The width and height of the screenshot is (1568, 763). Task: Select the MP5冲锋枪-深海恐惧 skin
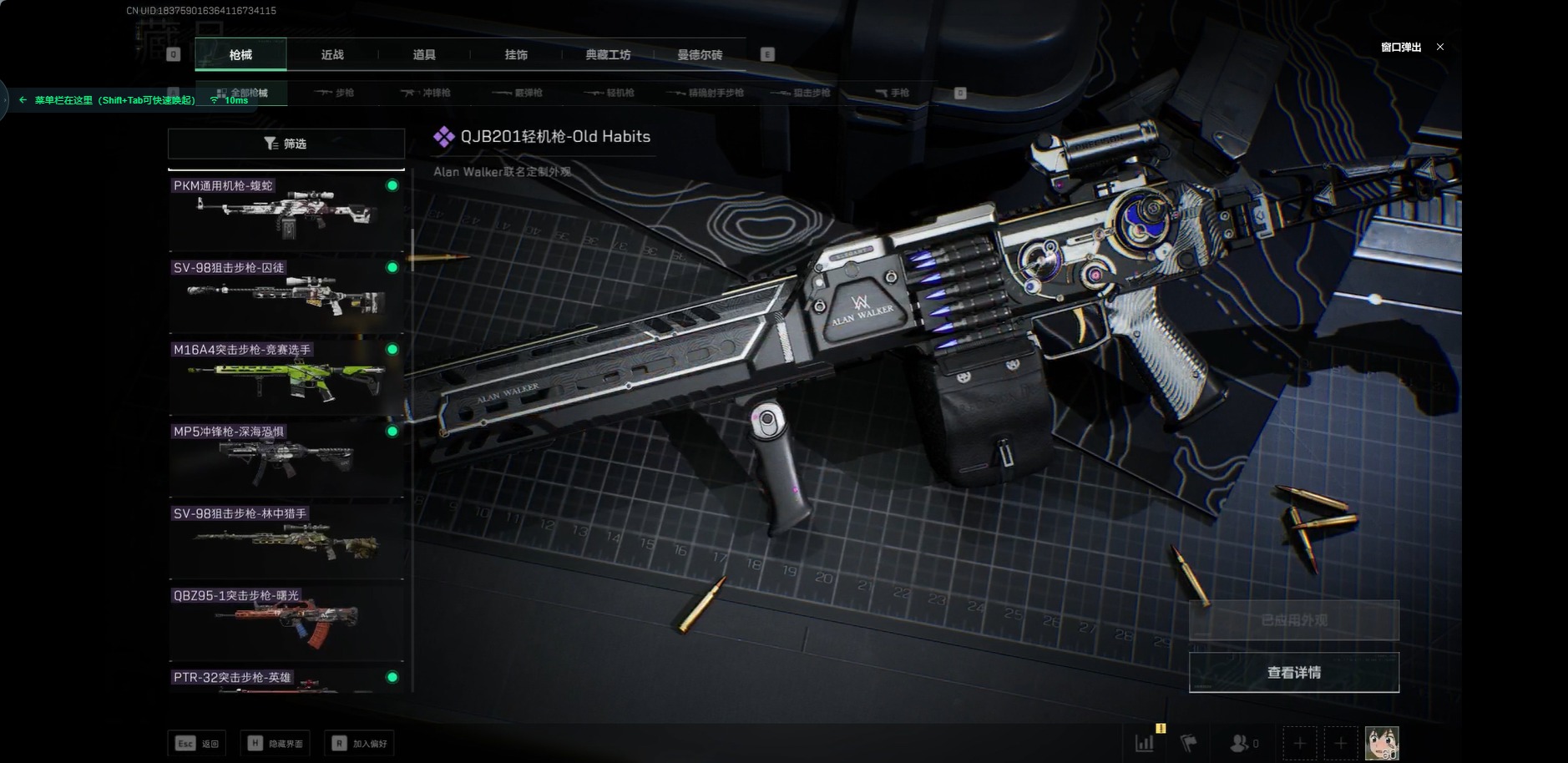point(286,457)
